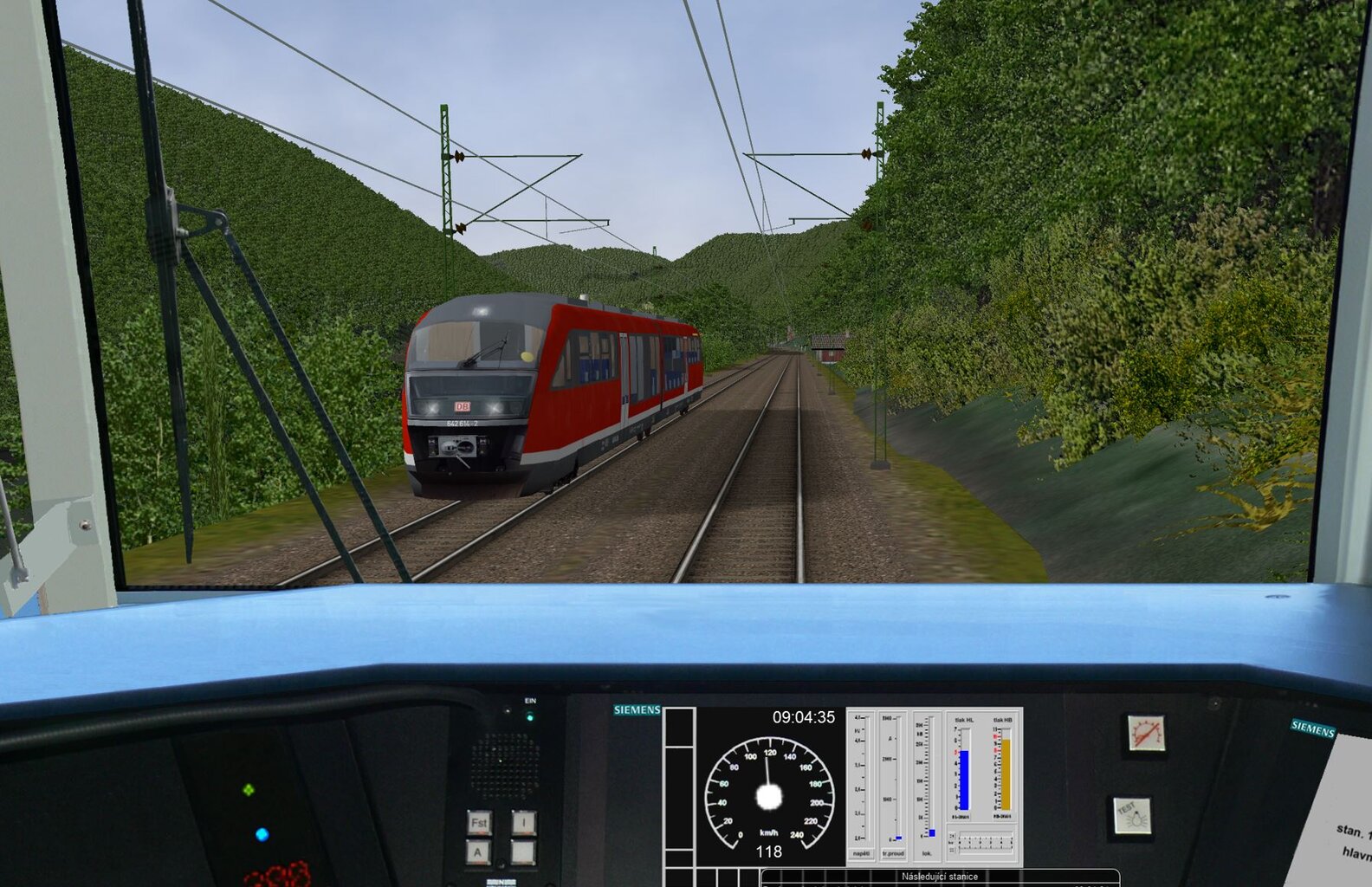Select the napětí gauge tab
Viewport: 1372px width, 887px height.
[861, 853]
